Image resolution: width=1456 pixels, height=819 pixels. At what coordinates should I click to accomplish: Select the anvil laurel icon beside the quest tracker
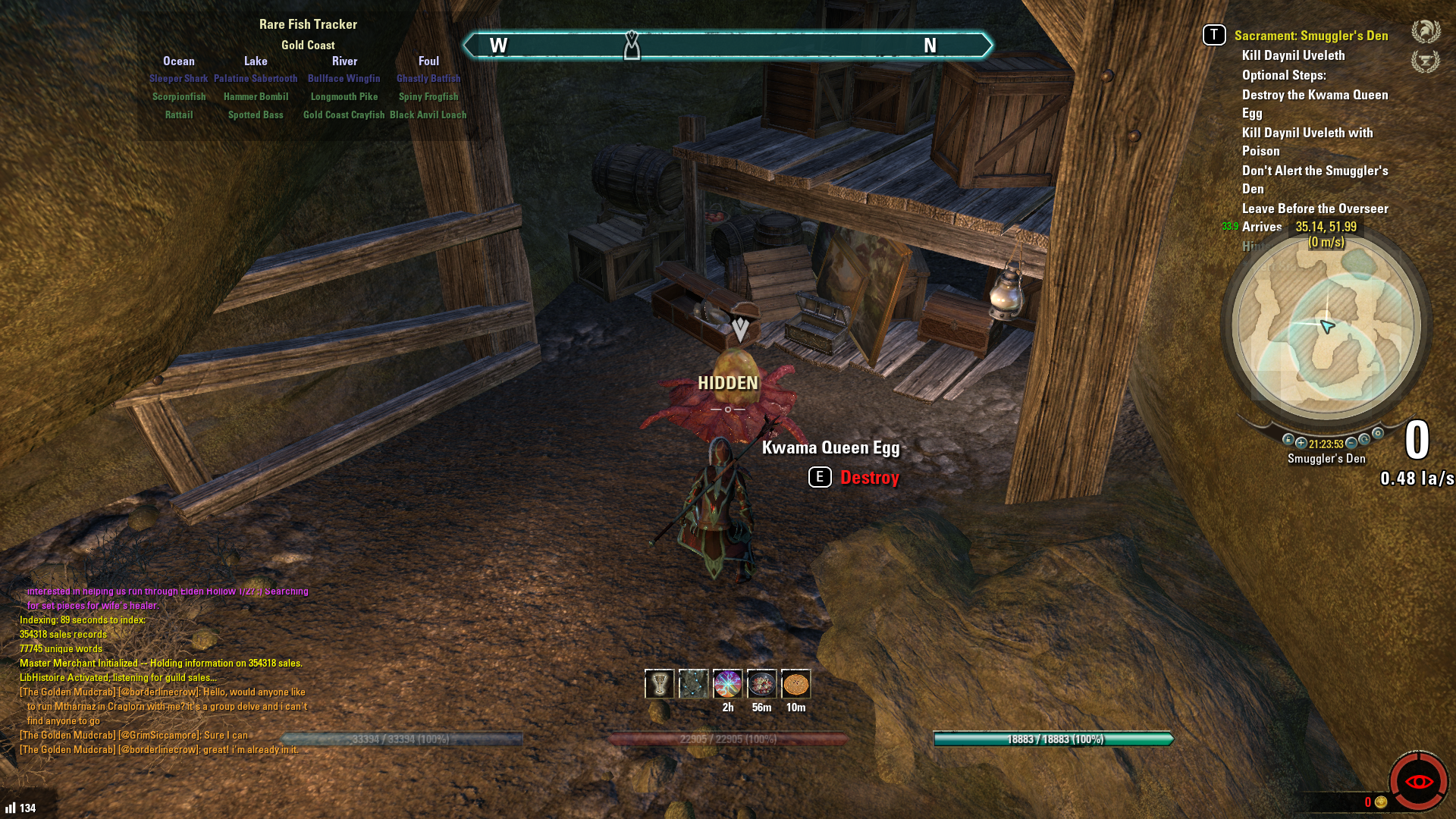pyautogui.click(x=1426, y=61)
